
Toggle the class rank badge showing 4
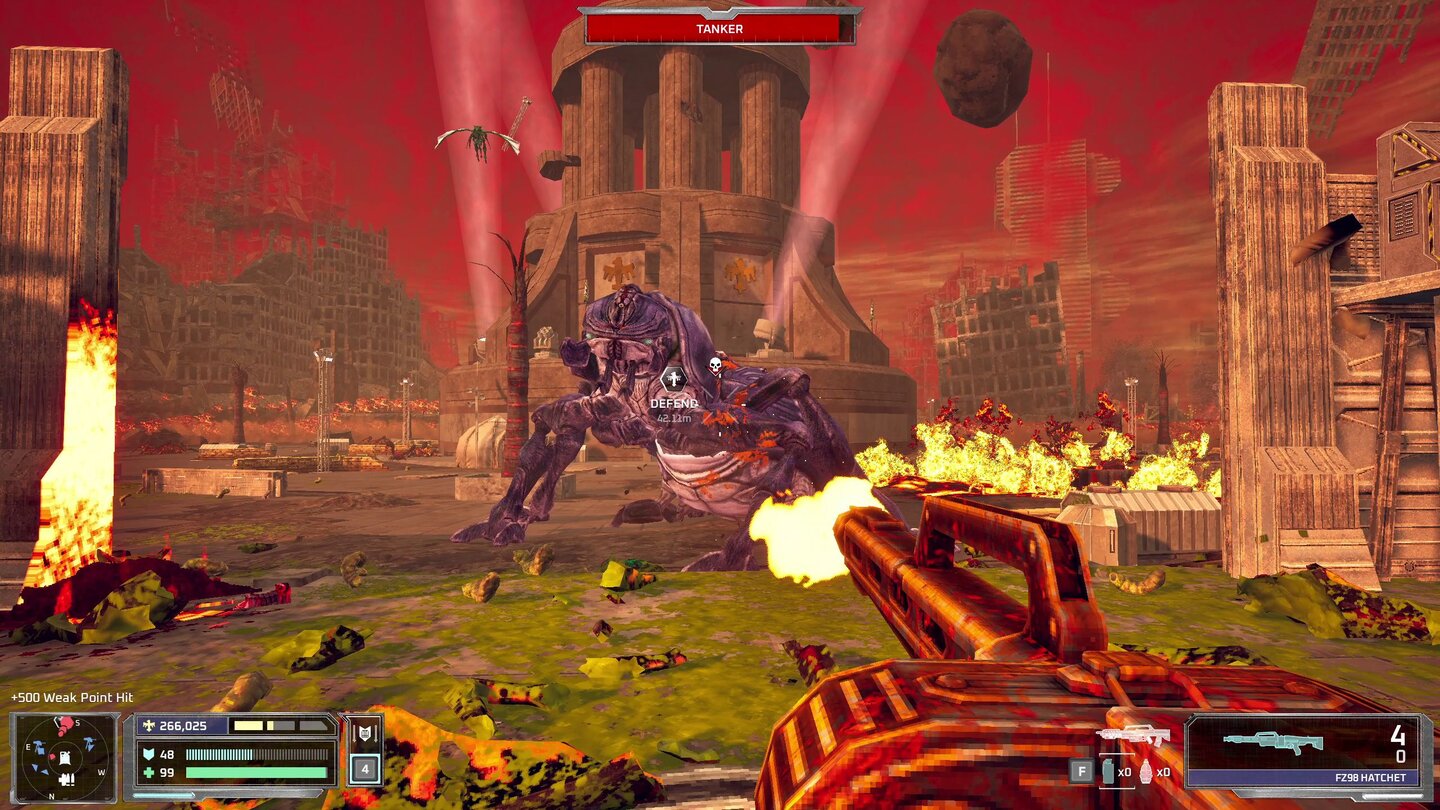[365, 769]
